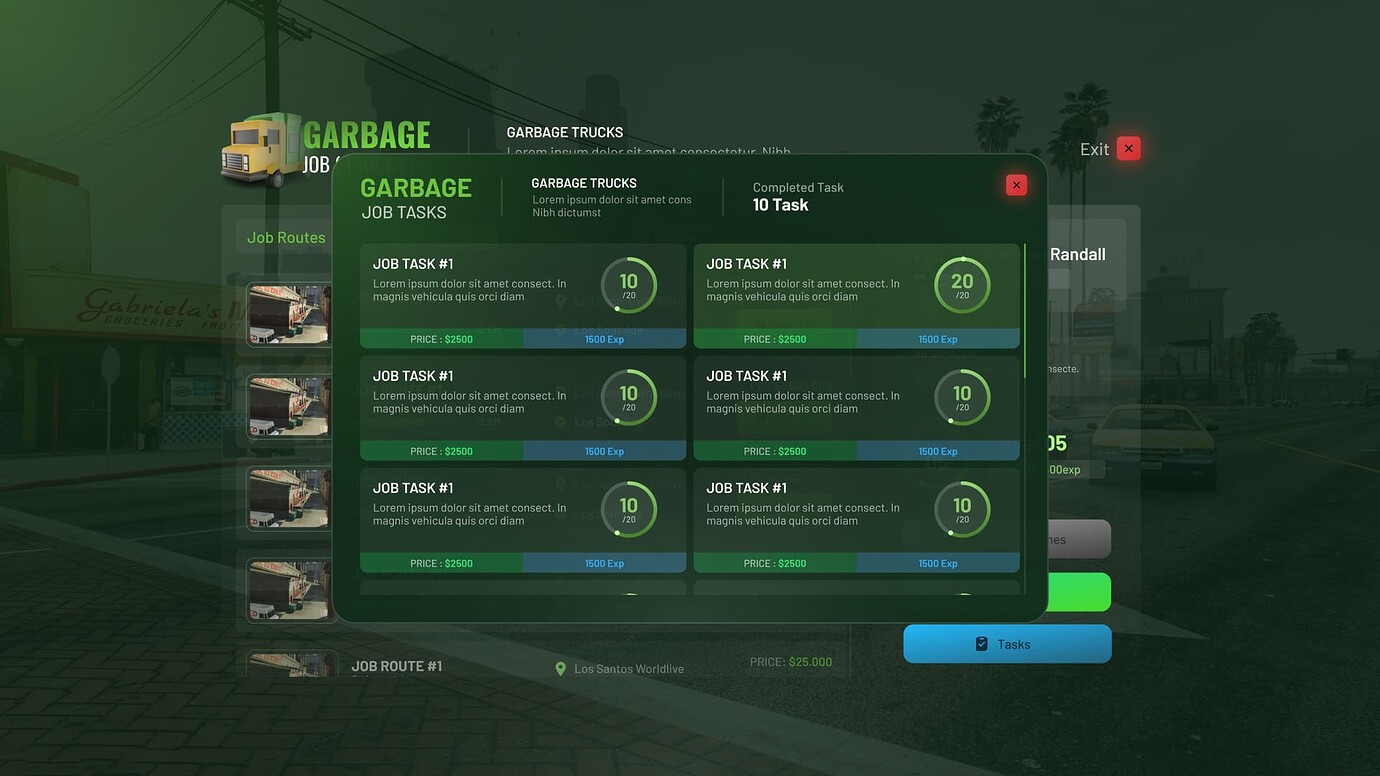The height and width of the screenshot is (776, 1380).
Task: Click the 1500 Exp progress bar on first task
Action: [605, 338]
